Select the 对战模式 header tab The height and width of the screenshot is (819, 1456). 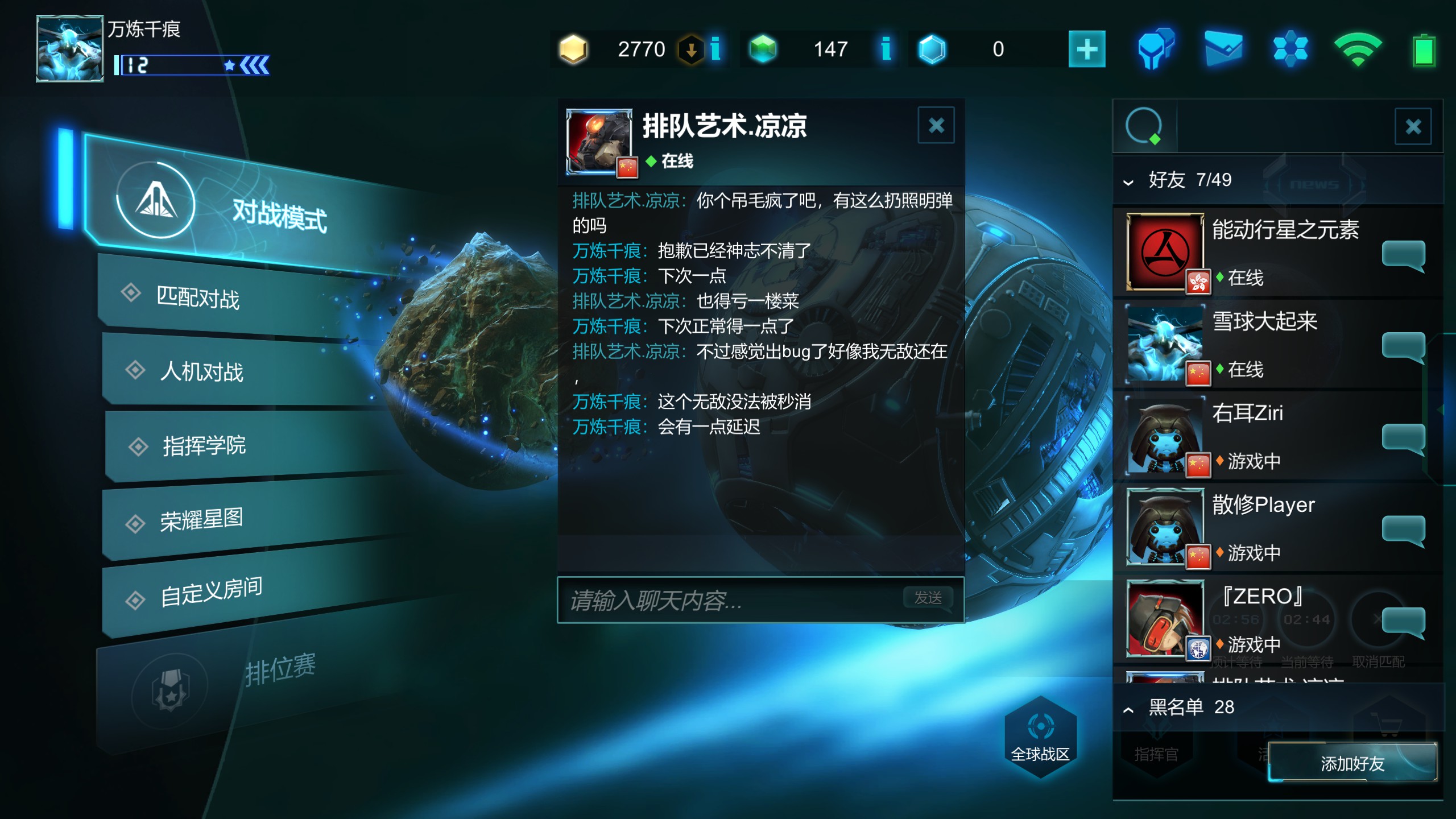tap(279, 215)
